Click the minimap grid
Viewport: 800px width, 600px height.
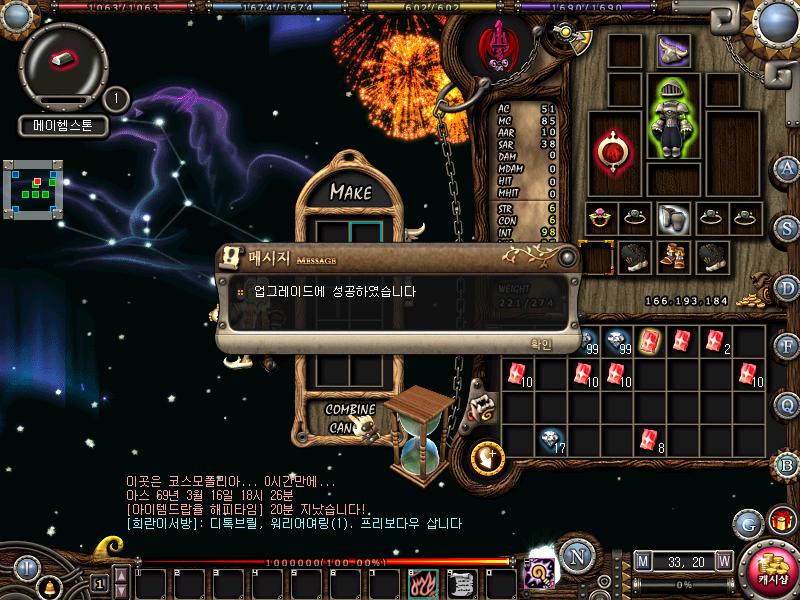click(35, 187)
